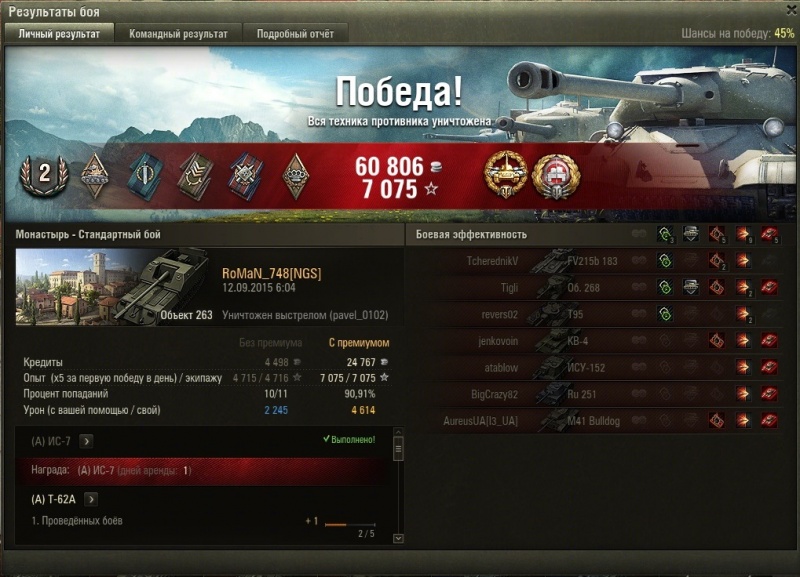This screenshot has height=577, width=800.
Task: Click the mission list scroll-down arrow
Action: [398, 538]
